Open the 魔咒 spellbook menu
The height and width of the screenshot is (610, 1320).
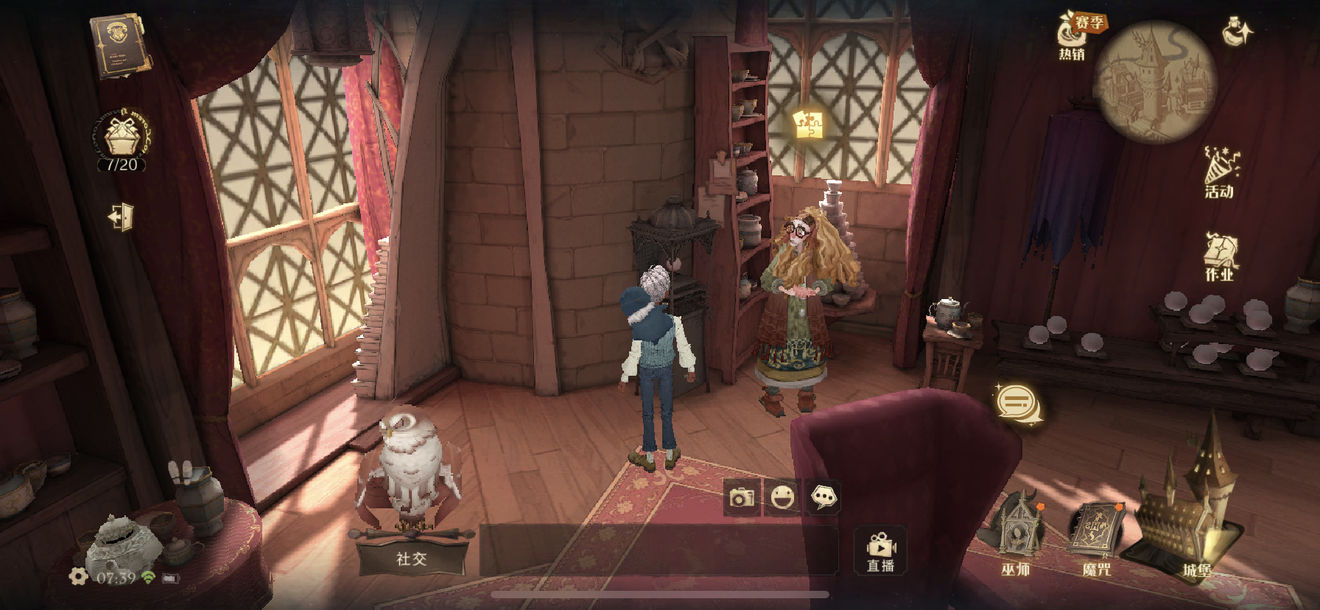(1096, 535)
